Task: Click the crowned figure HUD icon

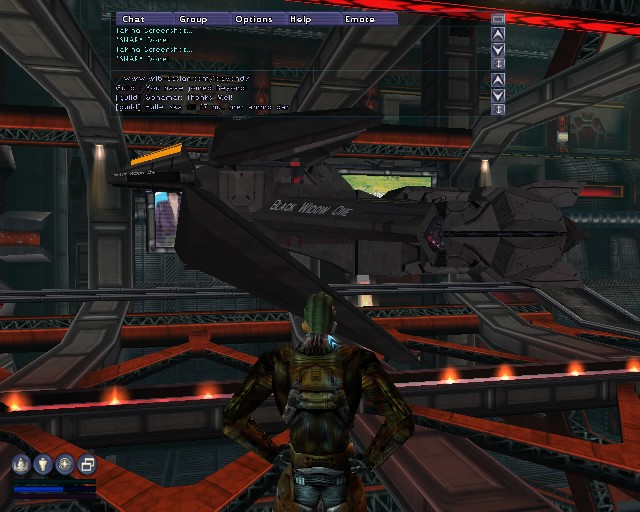Action: click(22, 464)
